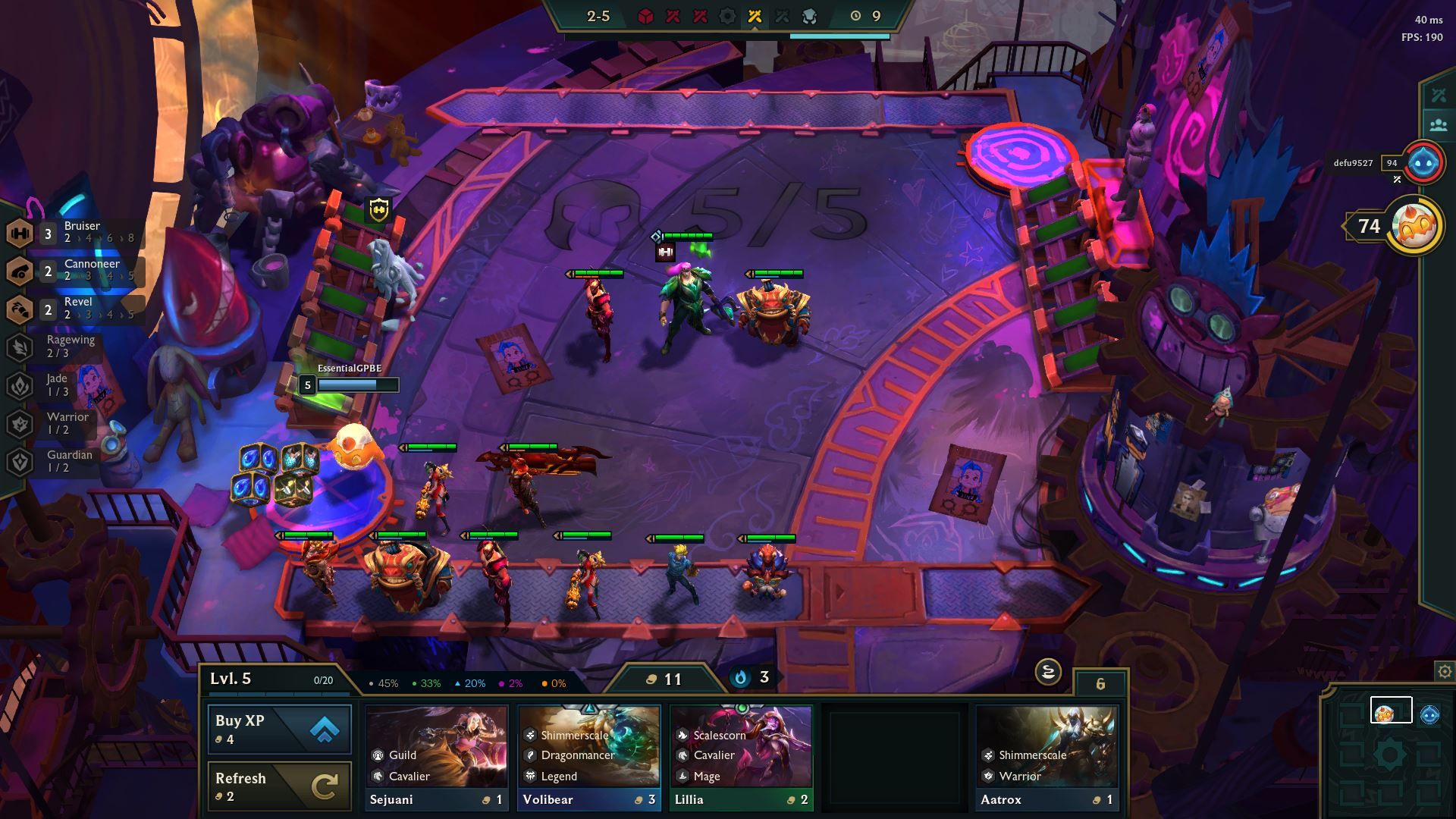Click the minimap board overview
Viewport: 1456px width, 819px height.
coord(1389,753)
